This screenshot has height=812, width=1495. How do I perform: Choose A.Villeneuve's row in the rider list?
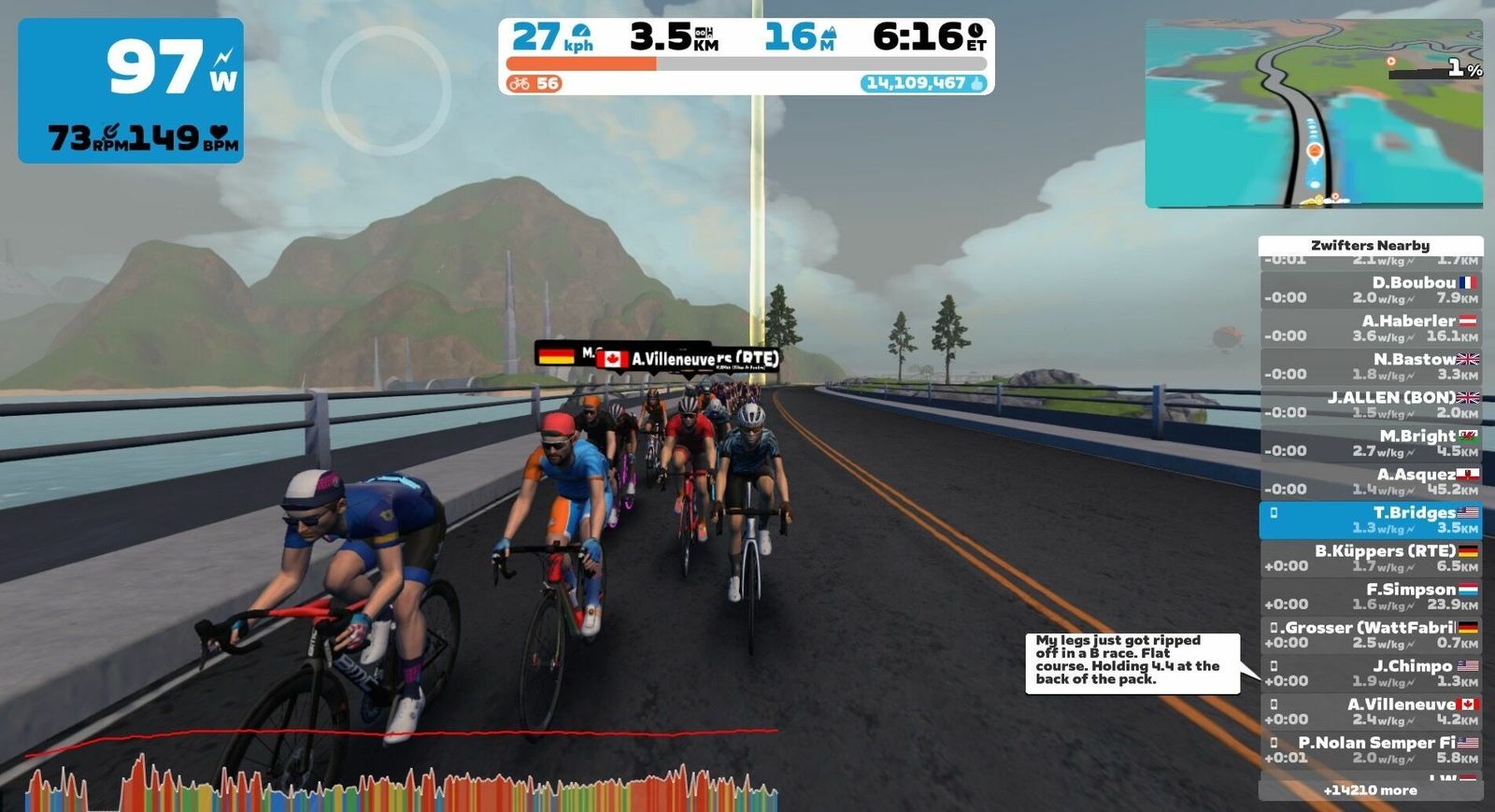[x=1371, y=711]
